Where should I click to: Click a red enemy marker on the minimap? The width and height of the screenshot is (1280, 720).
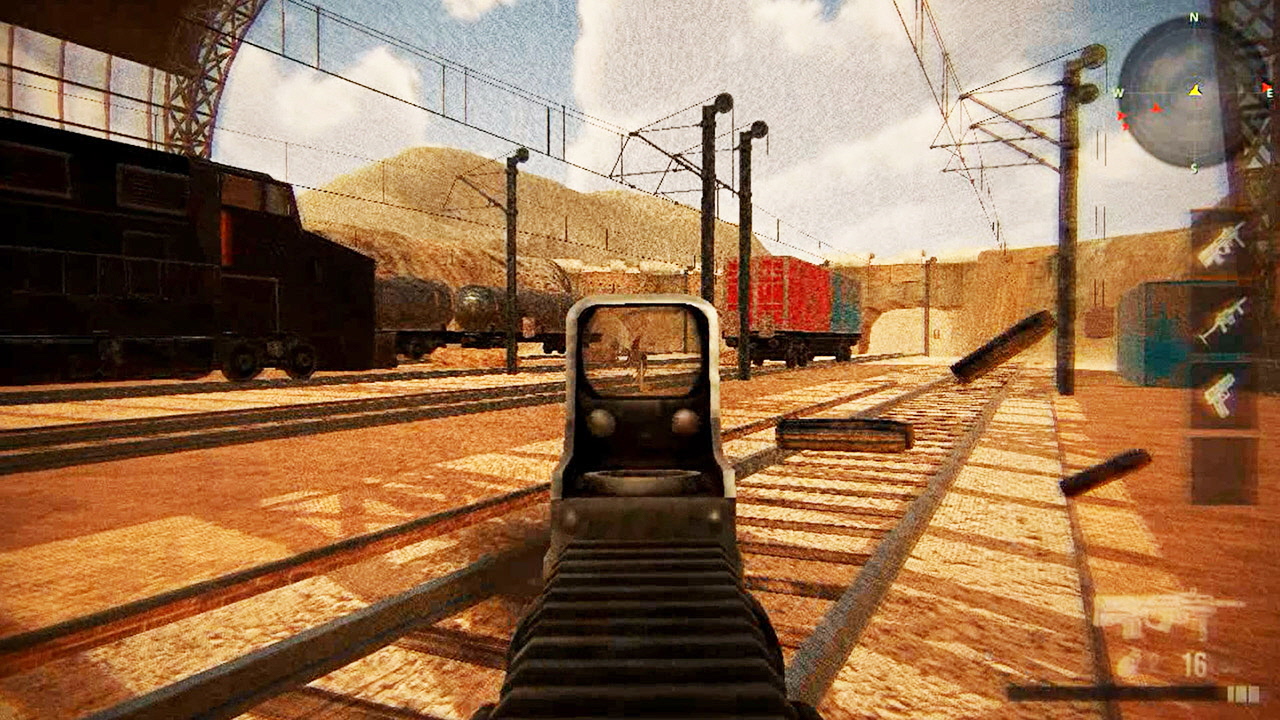1156,108
